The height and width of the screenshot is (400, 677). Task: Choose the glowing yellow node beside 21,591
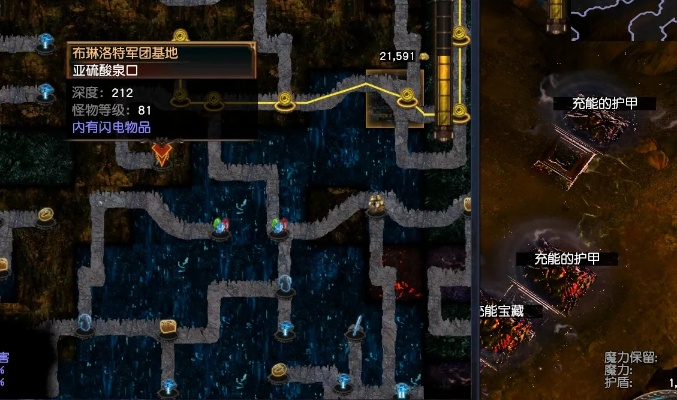[407, 98]
